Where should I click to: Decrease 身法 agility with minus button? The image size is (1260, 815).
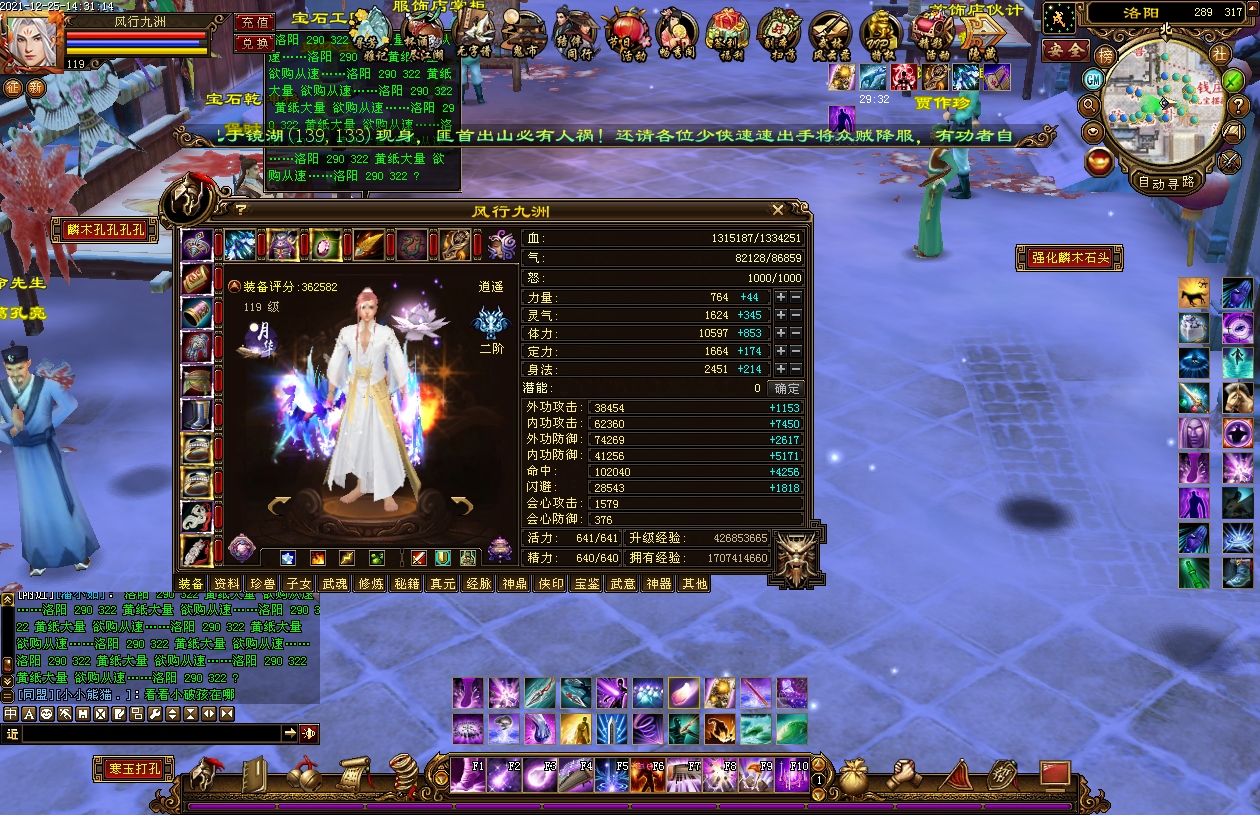[x=796, y=370]
